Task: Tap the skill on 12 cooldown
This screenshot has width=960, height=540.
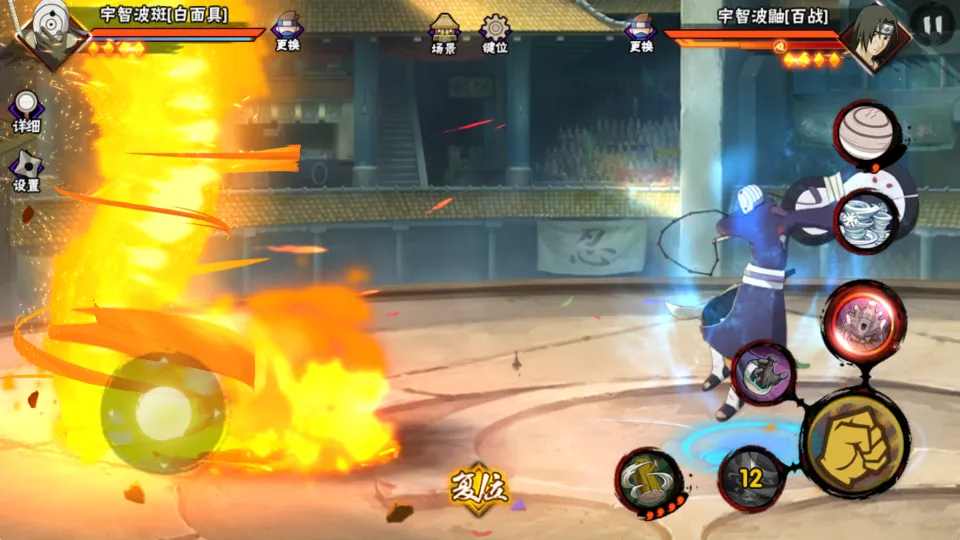Action: pos(751,478)
